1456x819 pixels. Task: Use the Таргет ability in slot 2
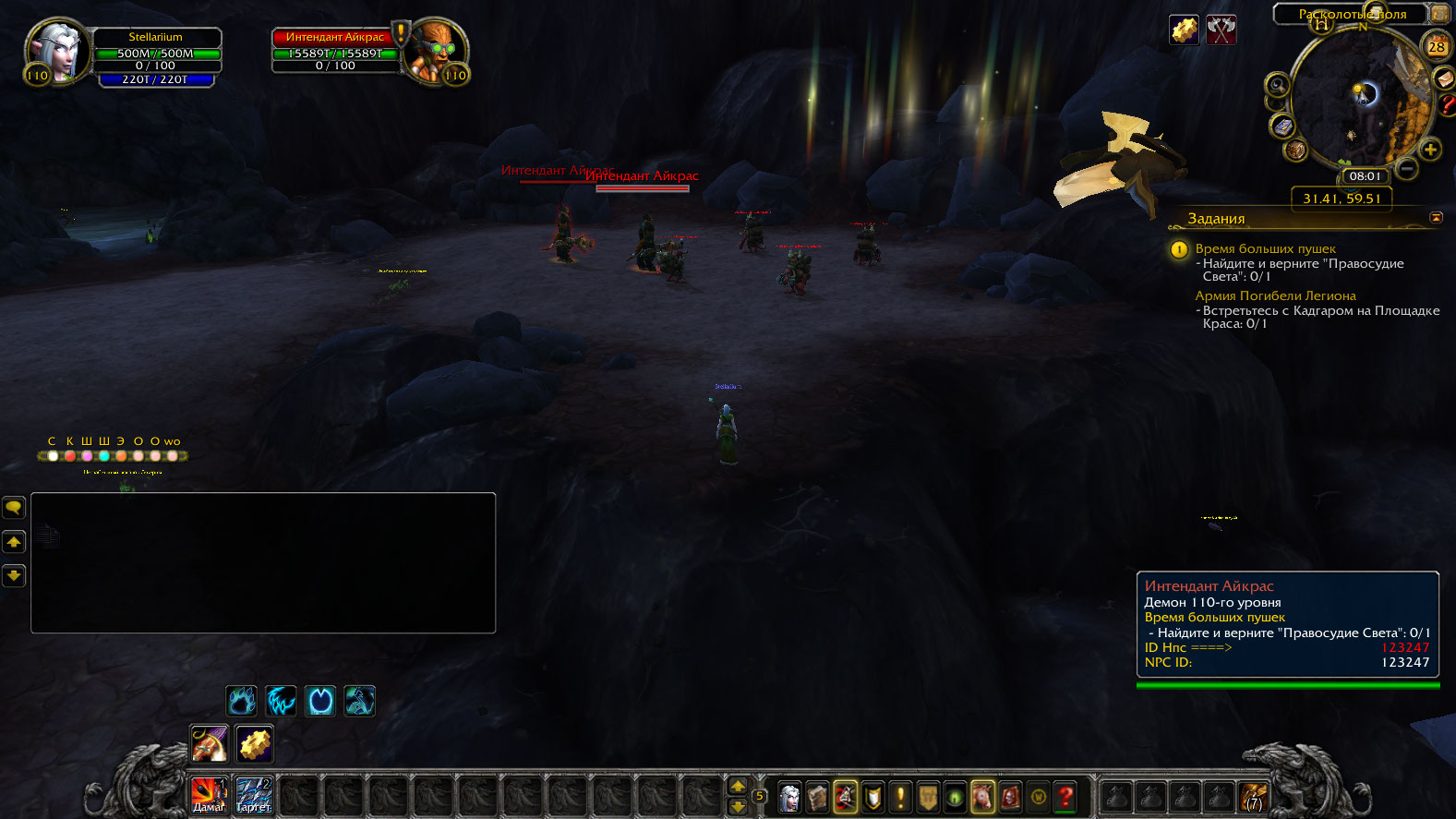(x=254, y=794)
